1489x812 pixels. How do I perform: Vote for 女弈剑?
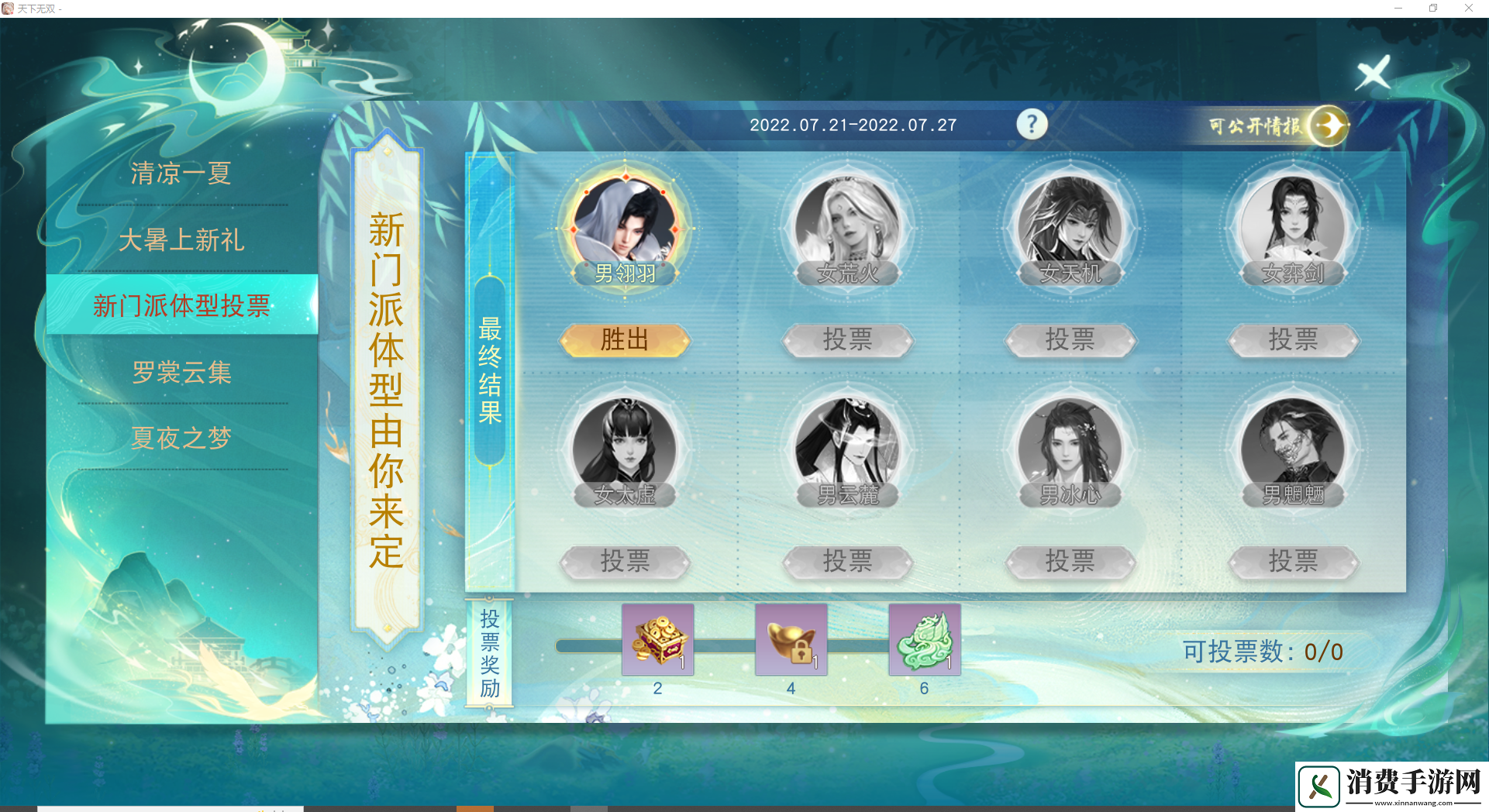1293,340
